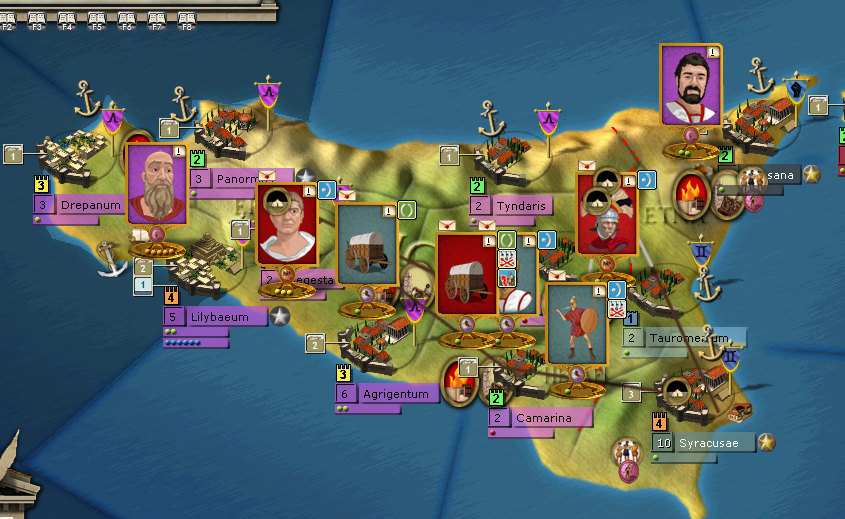
Task: Open the F2 ledger page
Action: coord(7,20)
